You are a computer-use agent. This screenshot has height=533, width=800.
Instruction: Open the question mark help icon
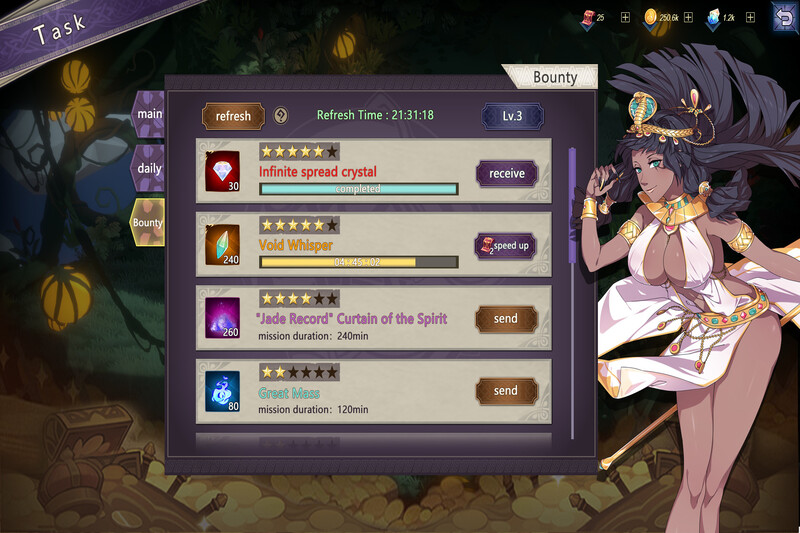pyautogui.click(x=281, y=116)
